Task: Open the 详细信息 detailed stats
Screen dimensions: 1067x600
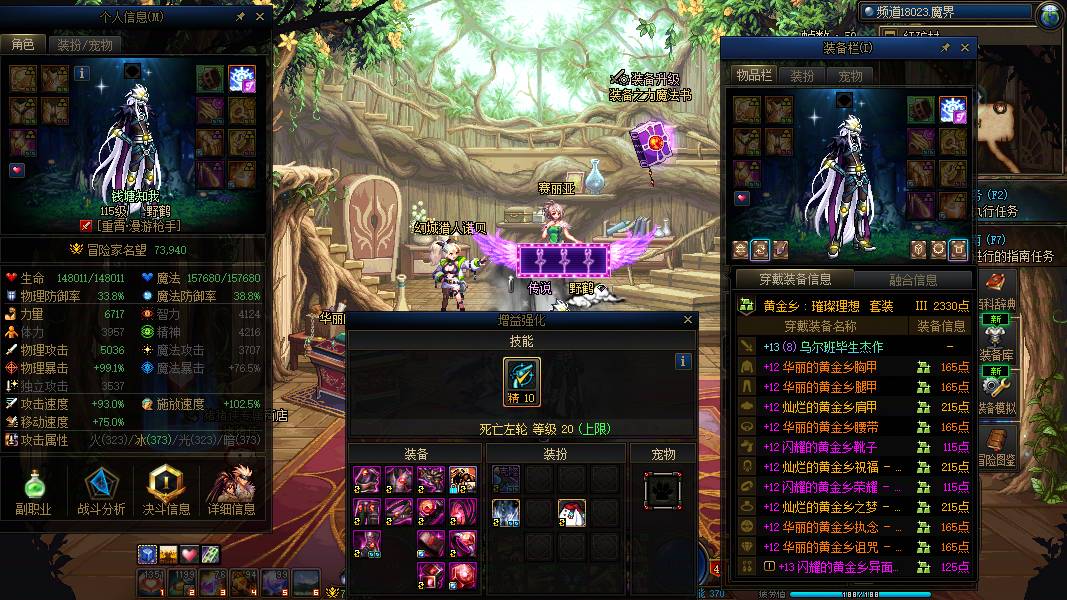Action: tap(231, 490)
